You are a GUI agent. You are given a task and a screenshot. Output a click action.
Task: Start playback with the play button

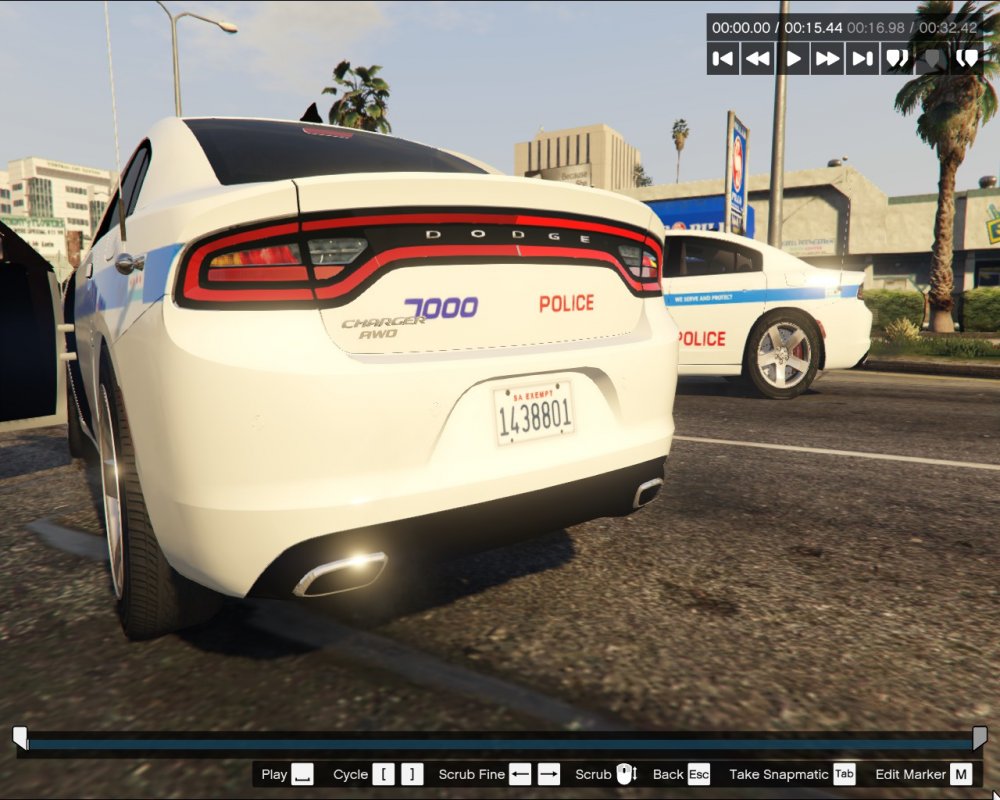(793, 59)
